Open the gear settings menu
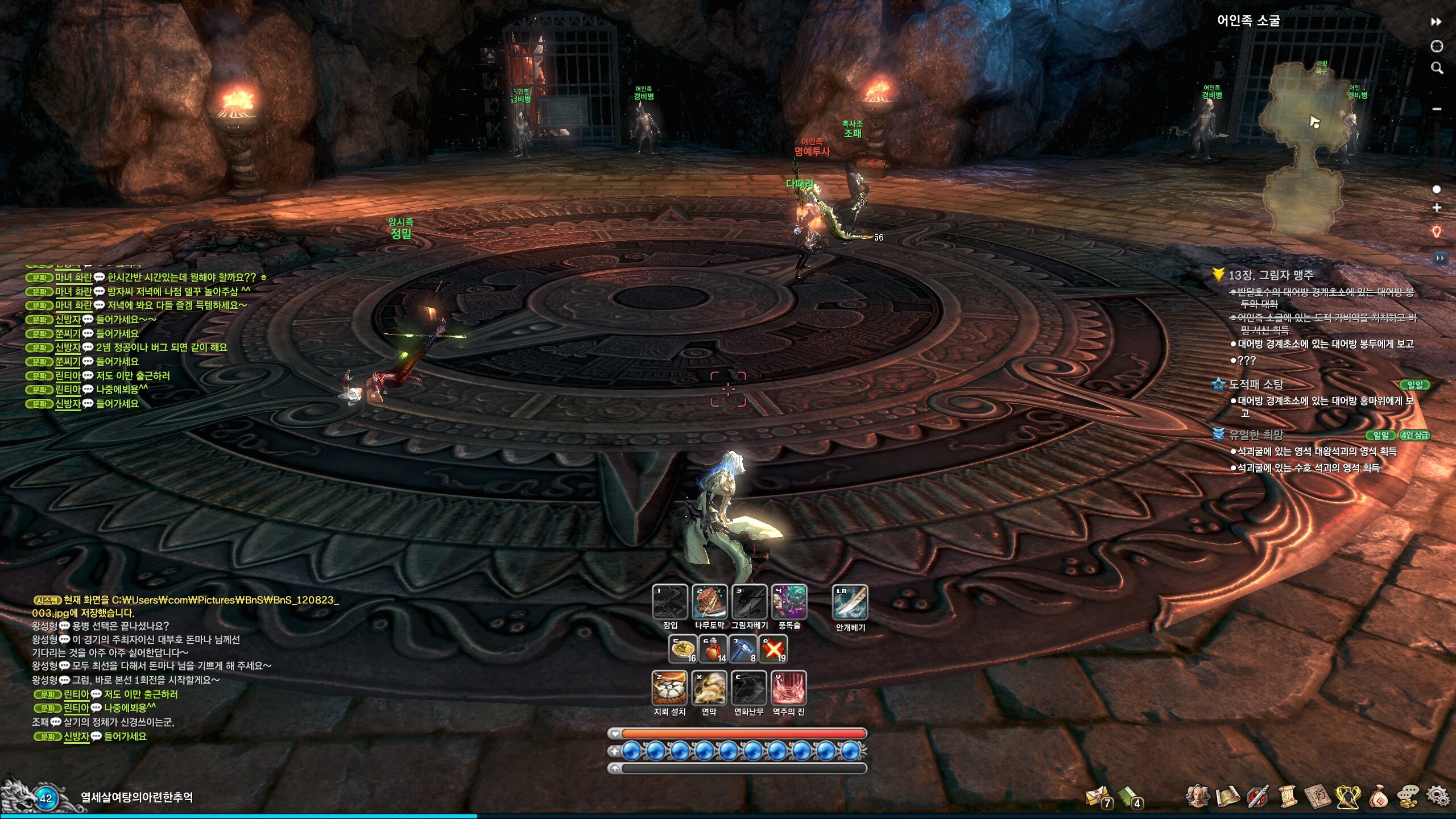 click(x=1438, y=797)
